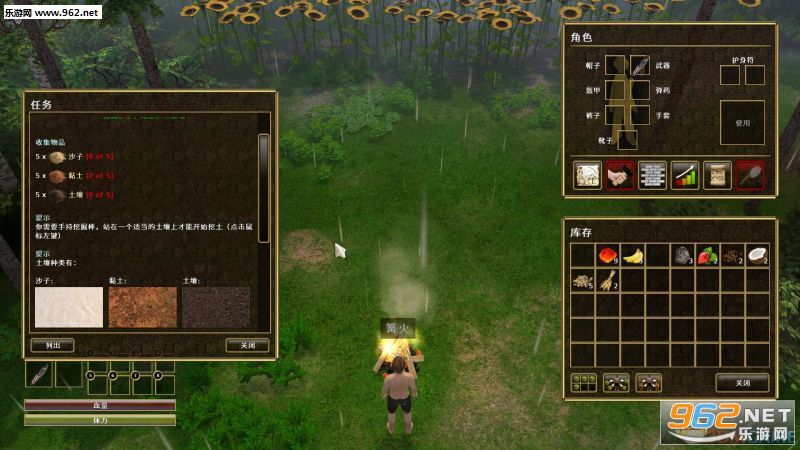The height and width of the screenshot is (450, 800).
Task: Open the map scroll icon in character panel
Action: (587, 175)
